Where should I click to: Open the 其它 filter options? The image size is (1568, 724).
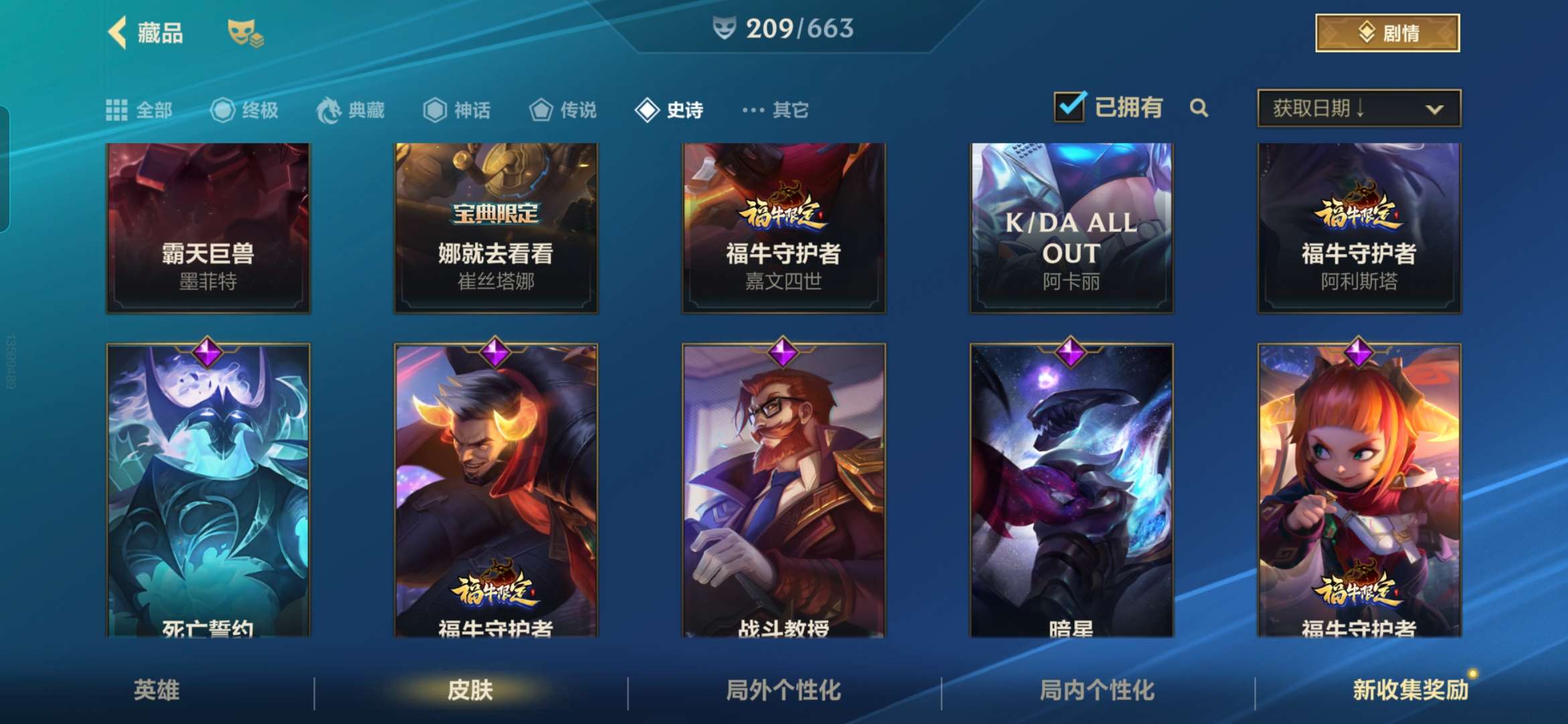click(x=776, y=110)
